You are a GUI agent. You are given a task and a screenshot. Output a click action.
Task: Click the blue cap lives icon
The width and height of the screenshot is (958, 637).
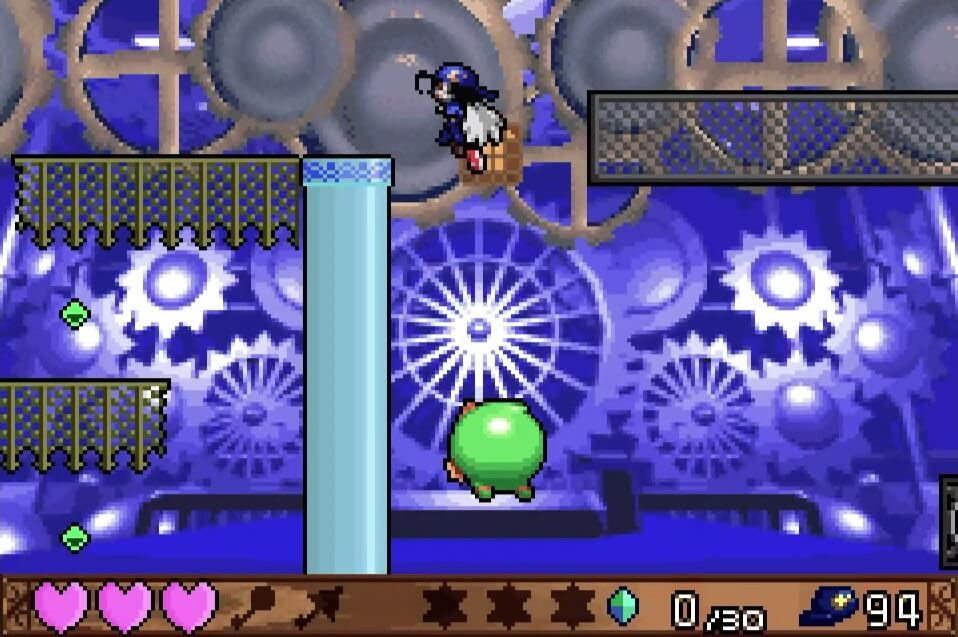(x=827, y=608)
